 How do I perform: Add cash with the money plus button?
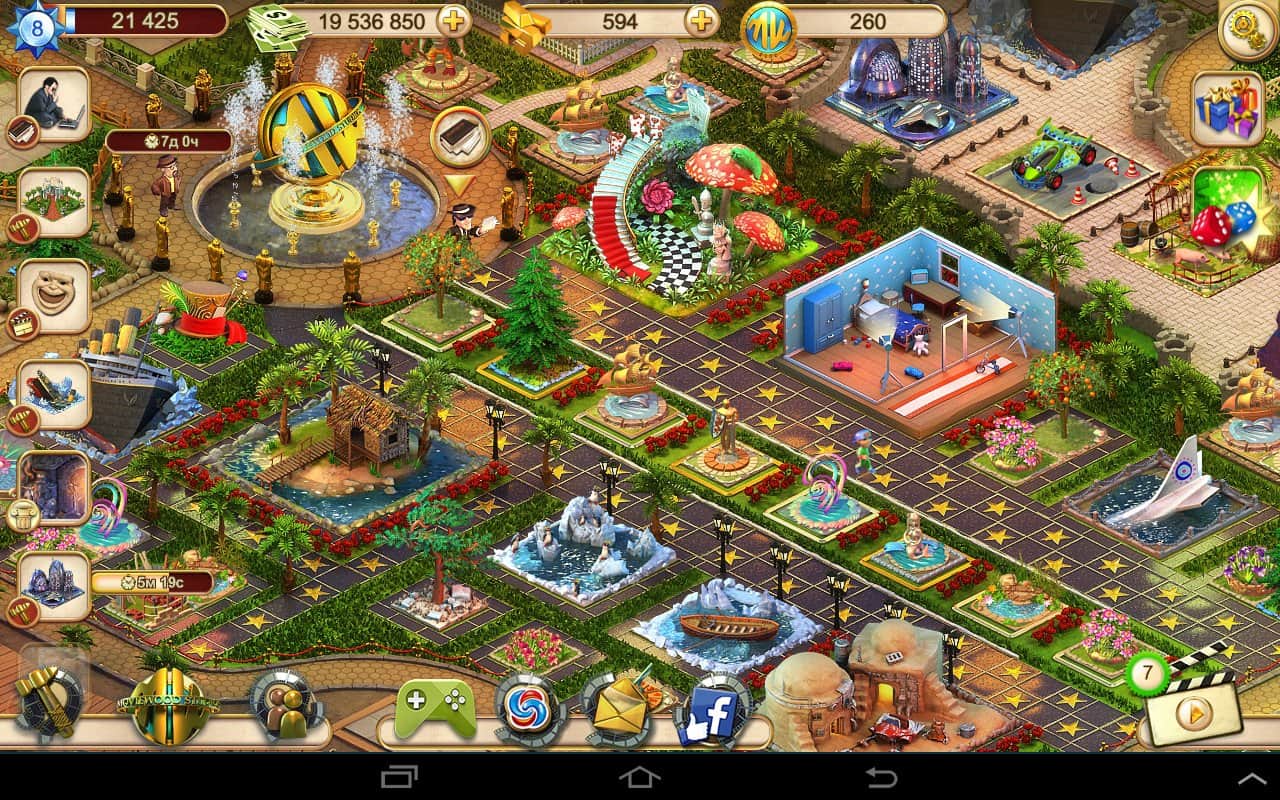pyautogui.click(x=455, y=20)
